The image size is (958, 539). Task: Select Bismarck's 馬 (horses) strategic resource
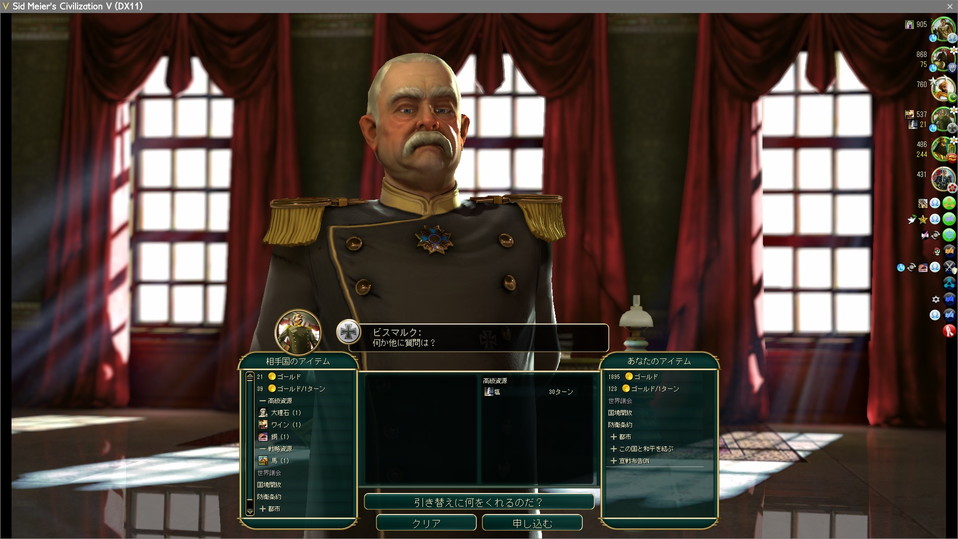tap(279, 461)
